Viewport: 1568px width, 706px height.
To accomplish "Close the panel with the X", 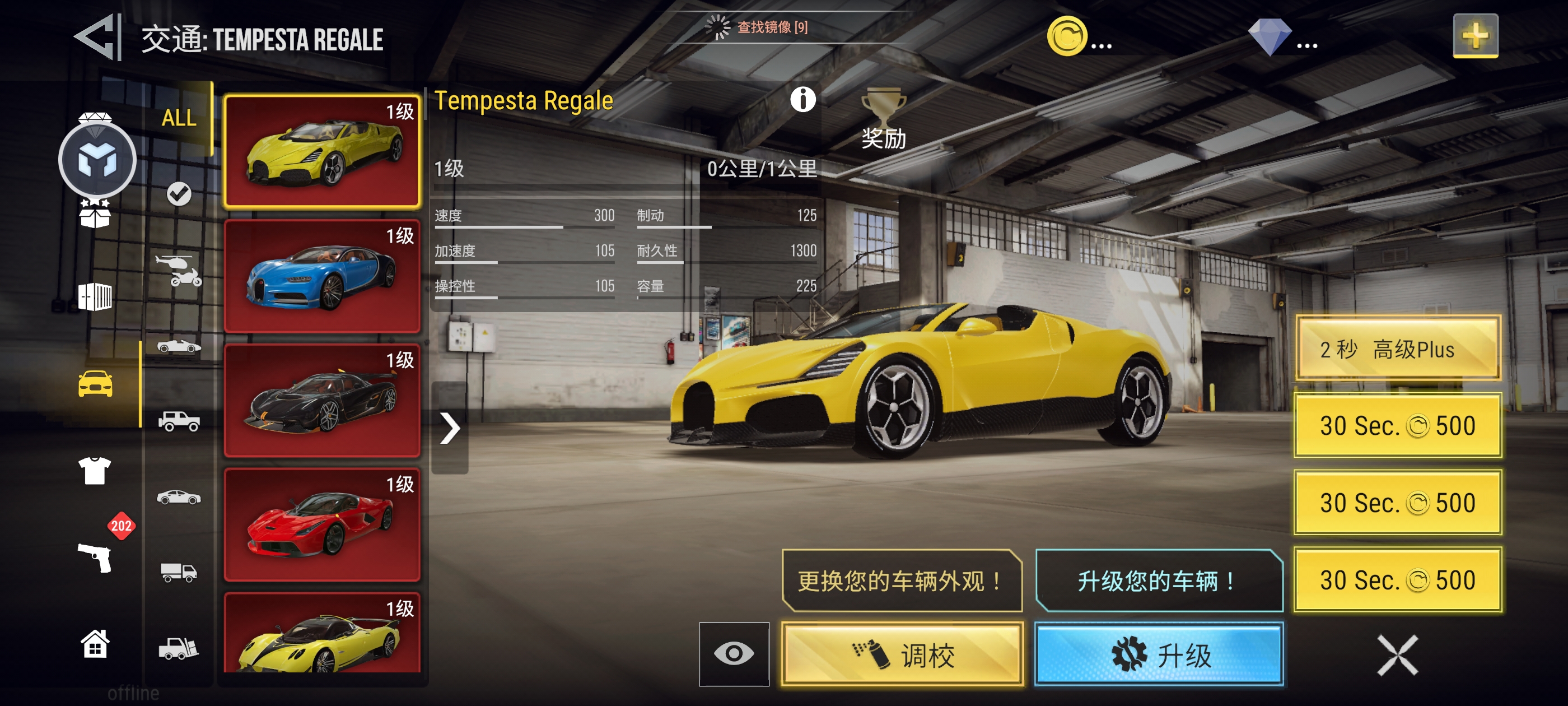I will coord(1397,655).
